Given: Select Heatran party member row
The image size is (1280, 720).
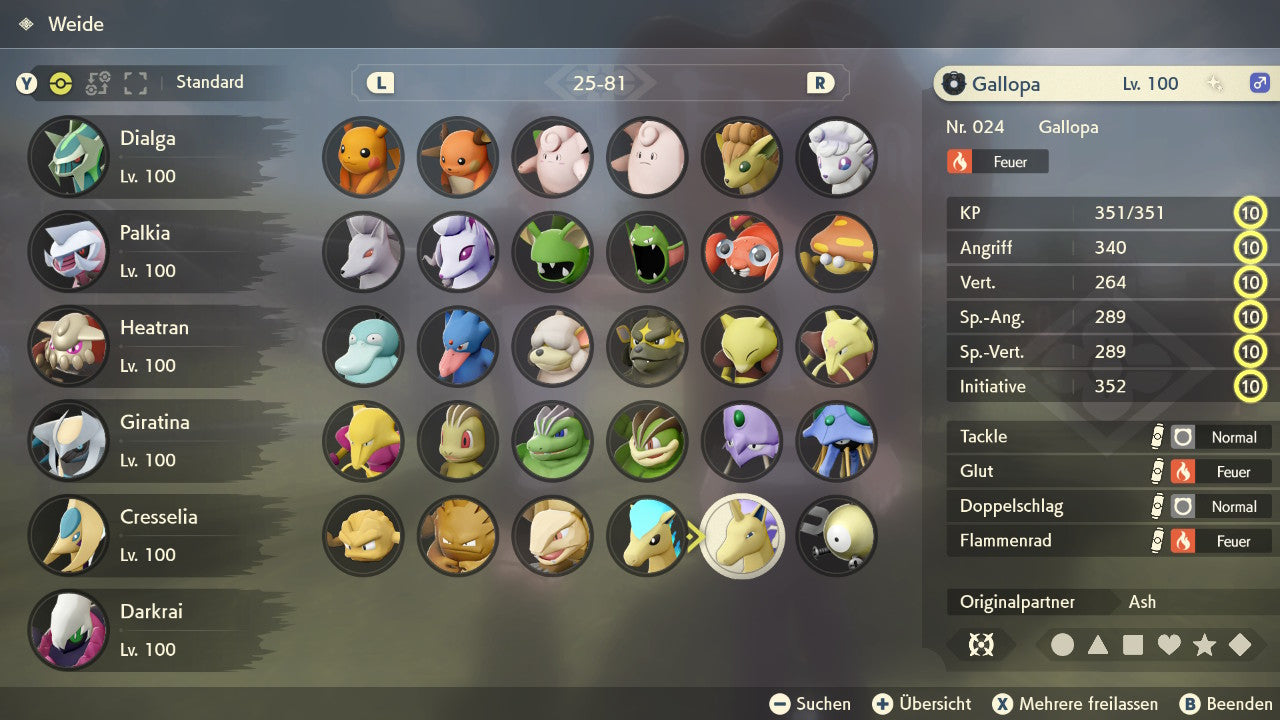Looking at the screenshot, I should (x=150, y=346).
